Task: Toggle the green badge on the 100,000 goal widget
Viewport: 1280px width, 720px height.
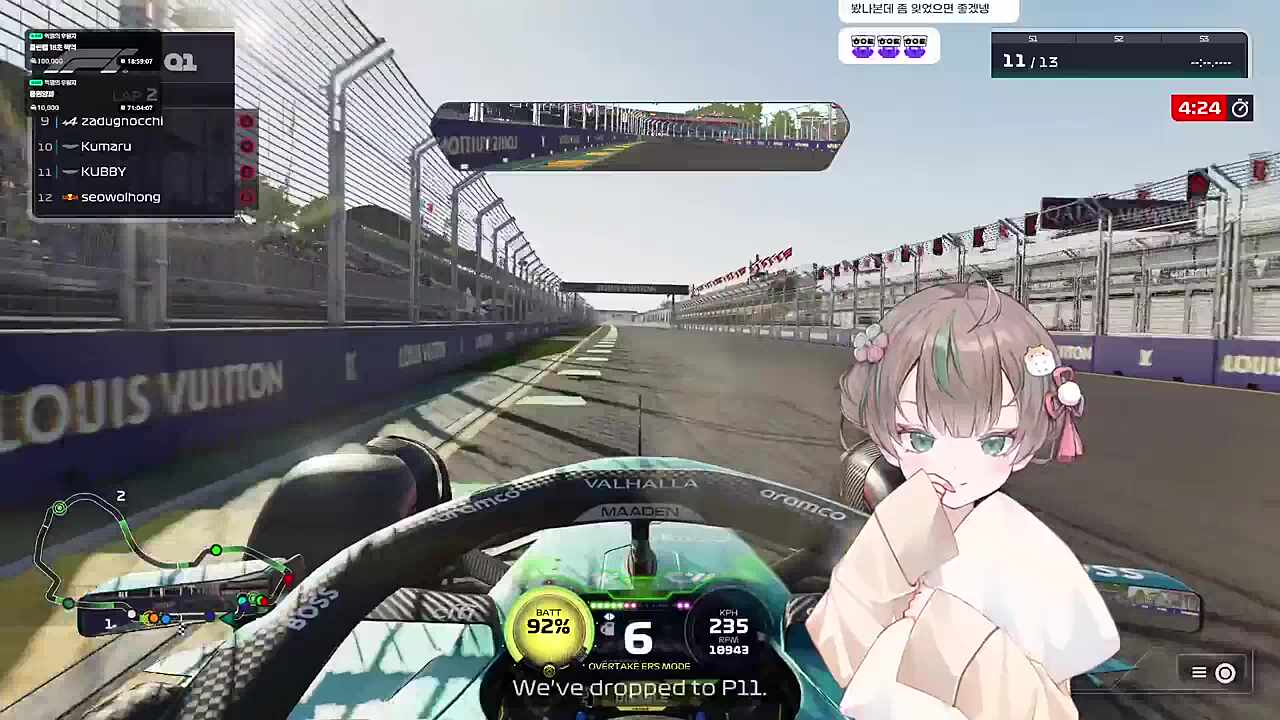Action: click(36, 39)
